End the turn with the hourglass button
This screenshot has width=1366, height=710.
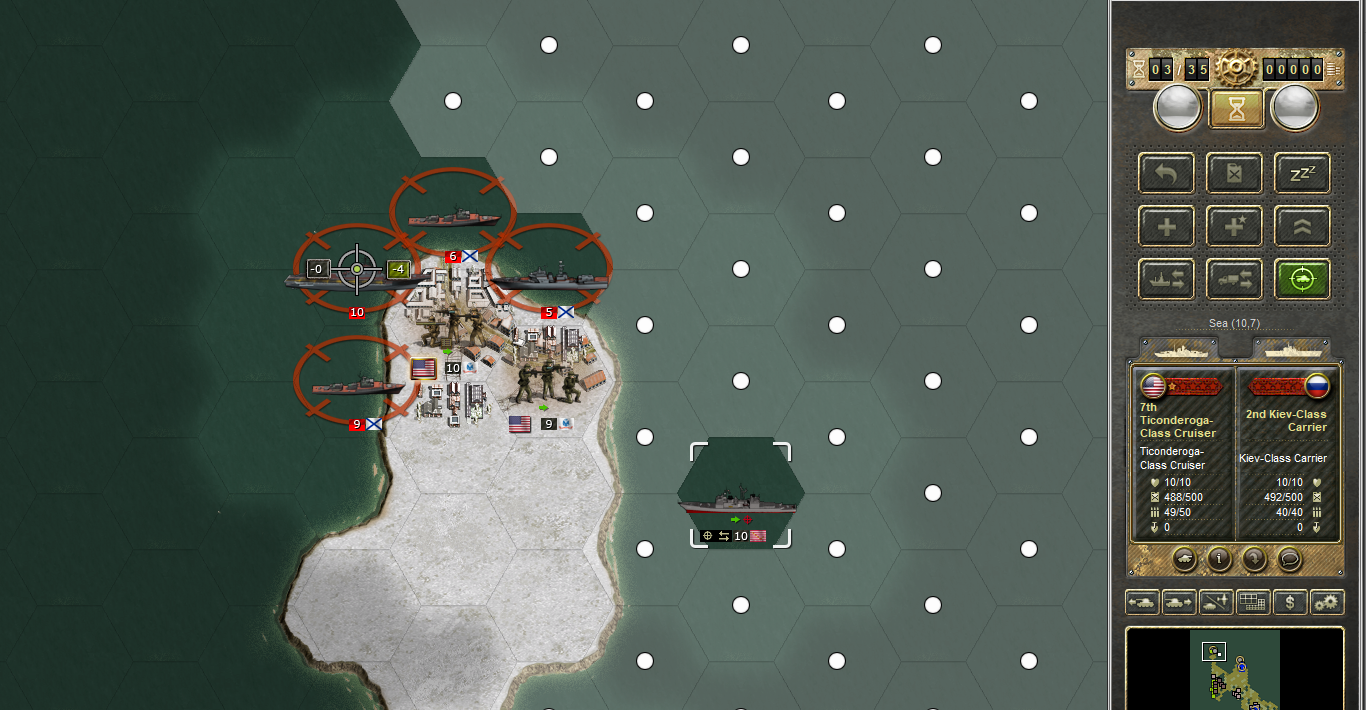pos(1237,109)
